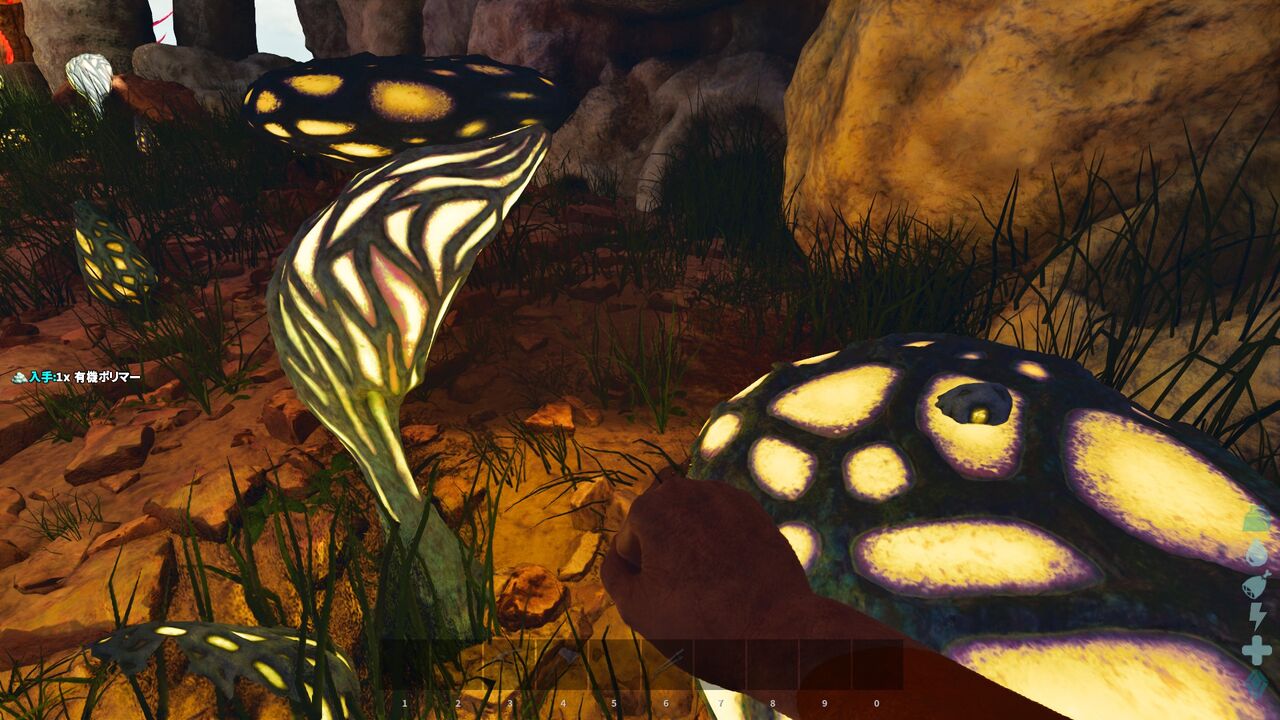Click the water droplet status indicator
1280x720 pixels.
point(1256,554)
